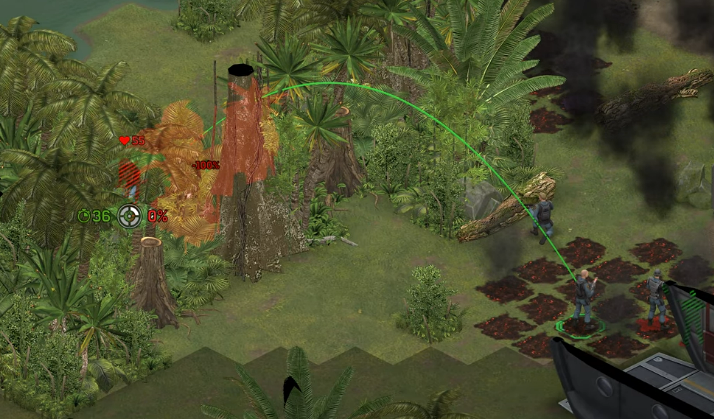Screen dimensions: 714x419
Task: Target the red-striped highlighted enemy in the foliage
Action: click(130, 180)
